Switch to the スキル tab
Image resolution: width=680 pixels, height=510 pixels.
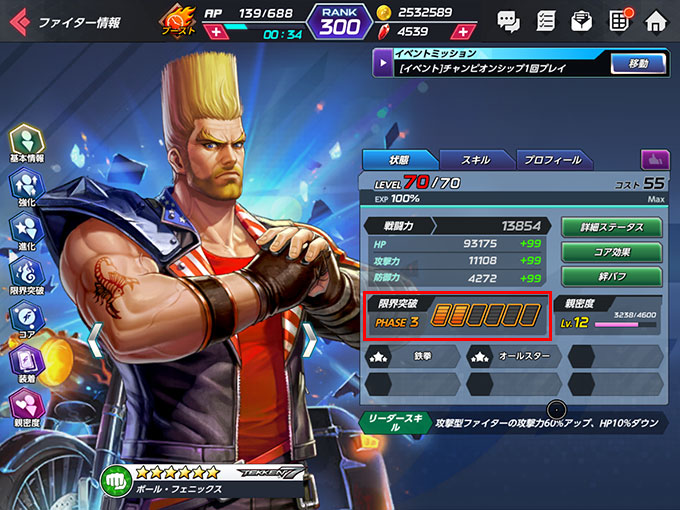pos(476,160)
